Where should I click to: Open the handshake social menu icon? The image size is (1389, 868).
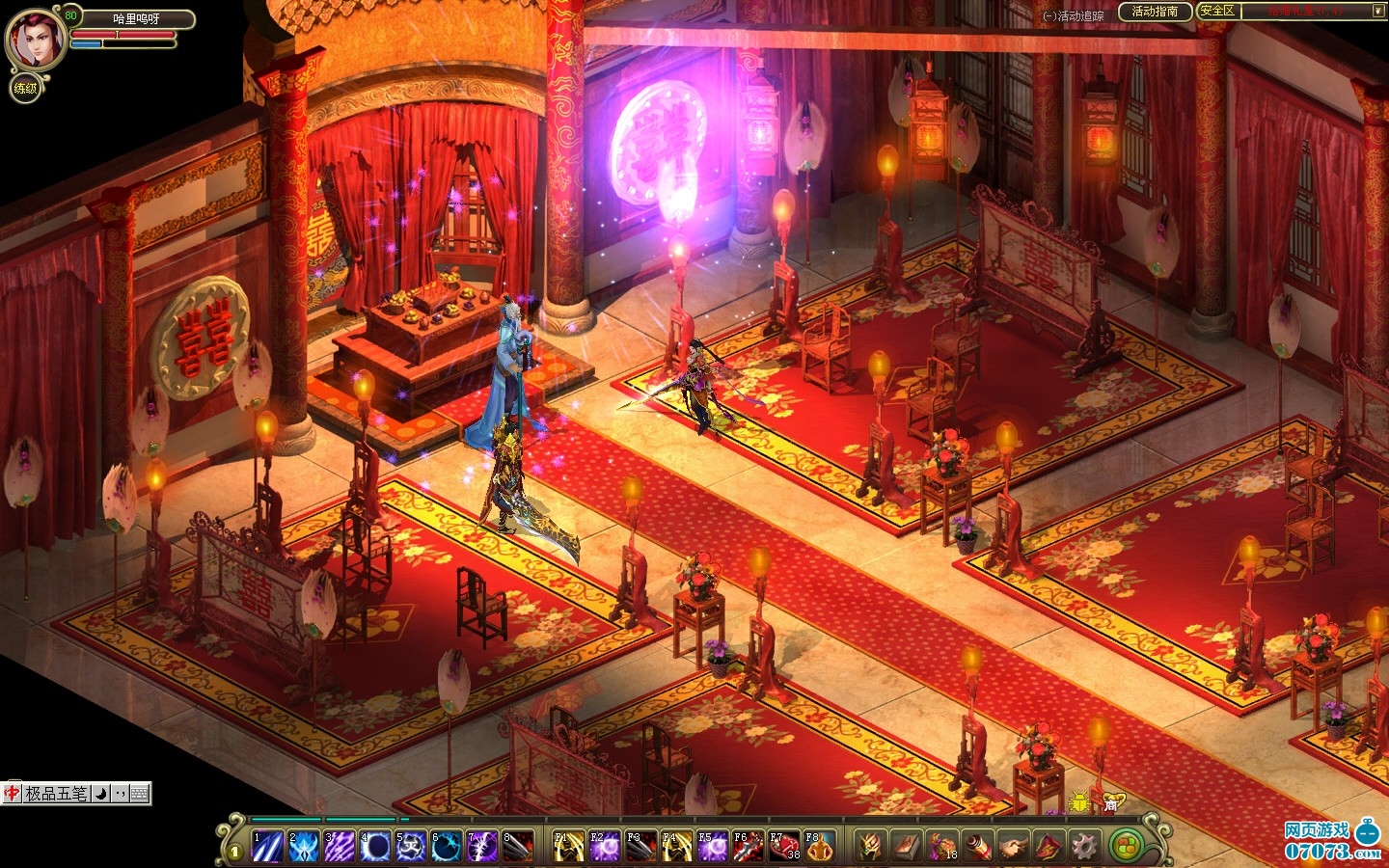pos(1012,846)
